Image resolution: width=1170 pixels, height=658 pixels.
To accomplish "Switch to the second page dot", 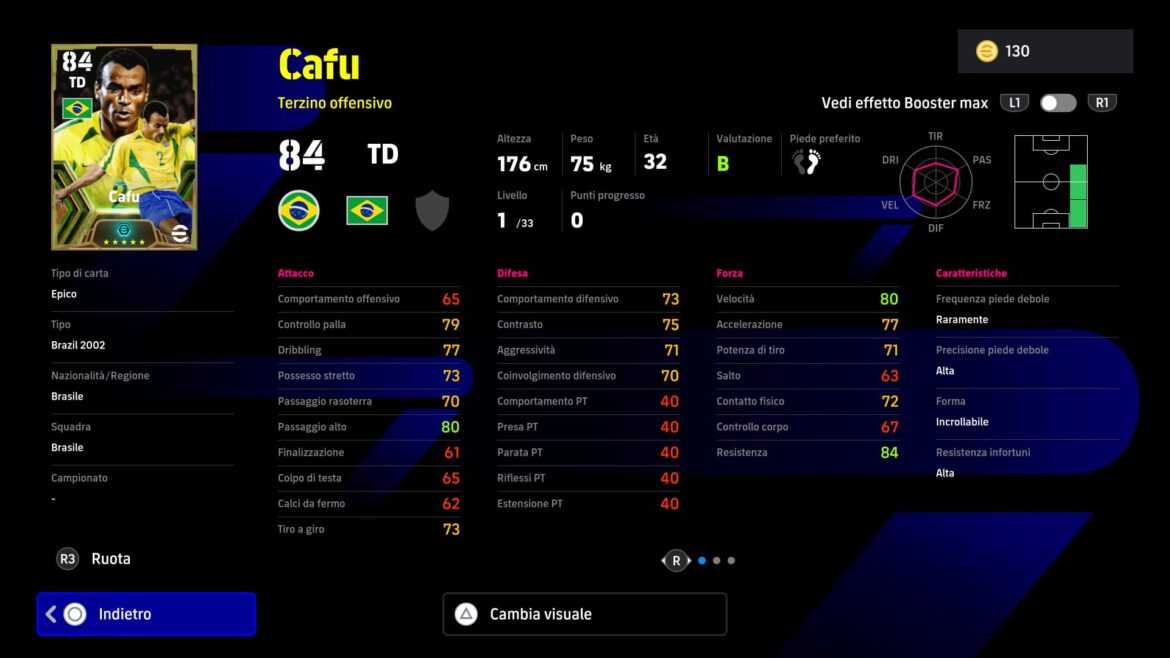I will [x=717, y=561].
